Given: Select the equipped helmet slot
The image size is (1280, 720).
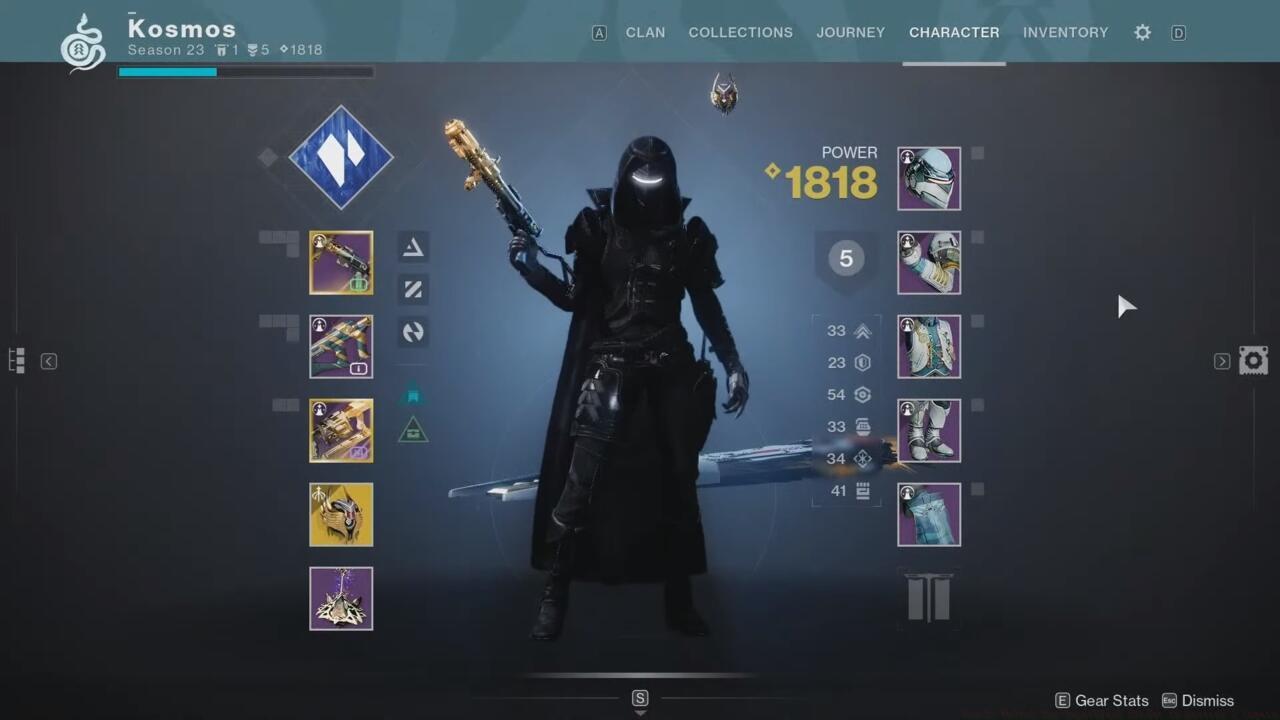Looking at the screenshot, I should (x=928, y=178).
